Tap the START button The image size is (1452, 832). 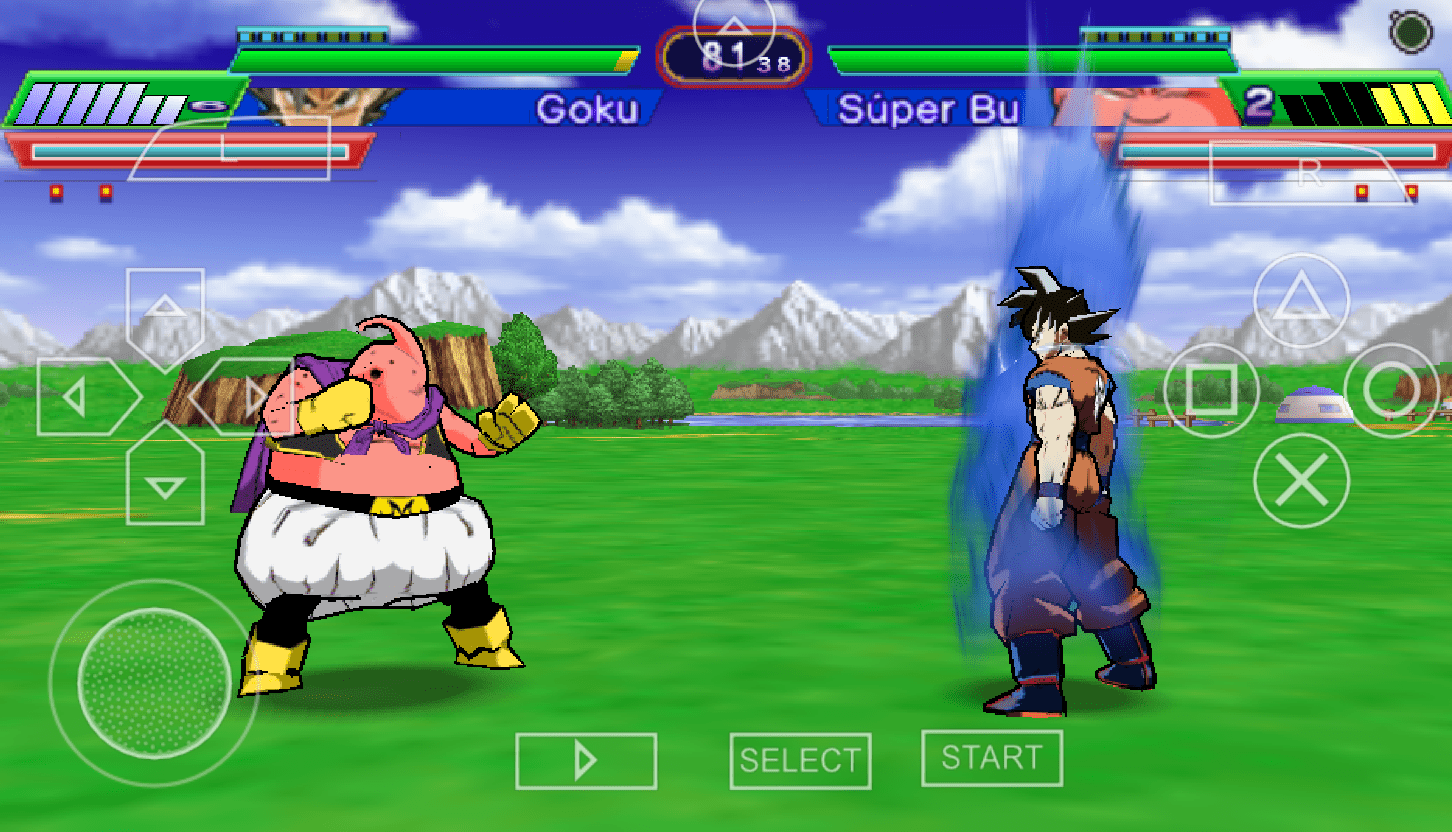pos(991,758)
